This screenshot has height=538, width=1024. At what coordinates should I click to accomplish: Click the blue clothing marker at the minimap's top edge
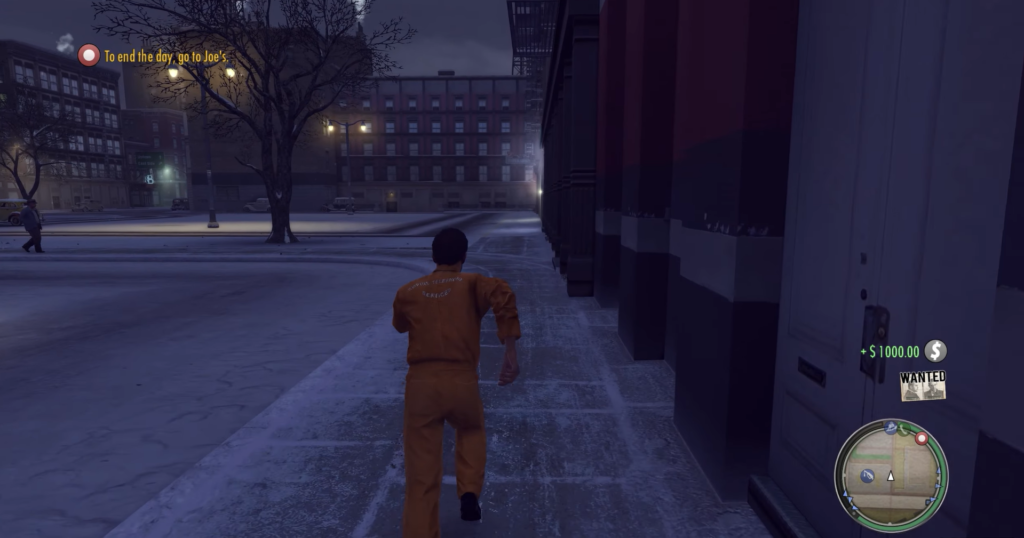pyautogui.click(x=889, y=428)
